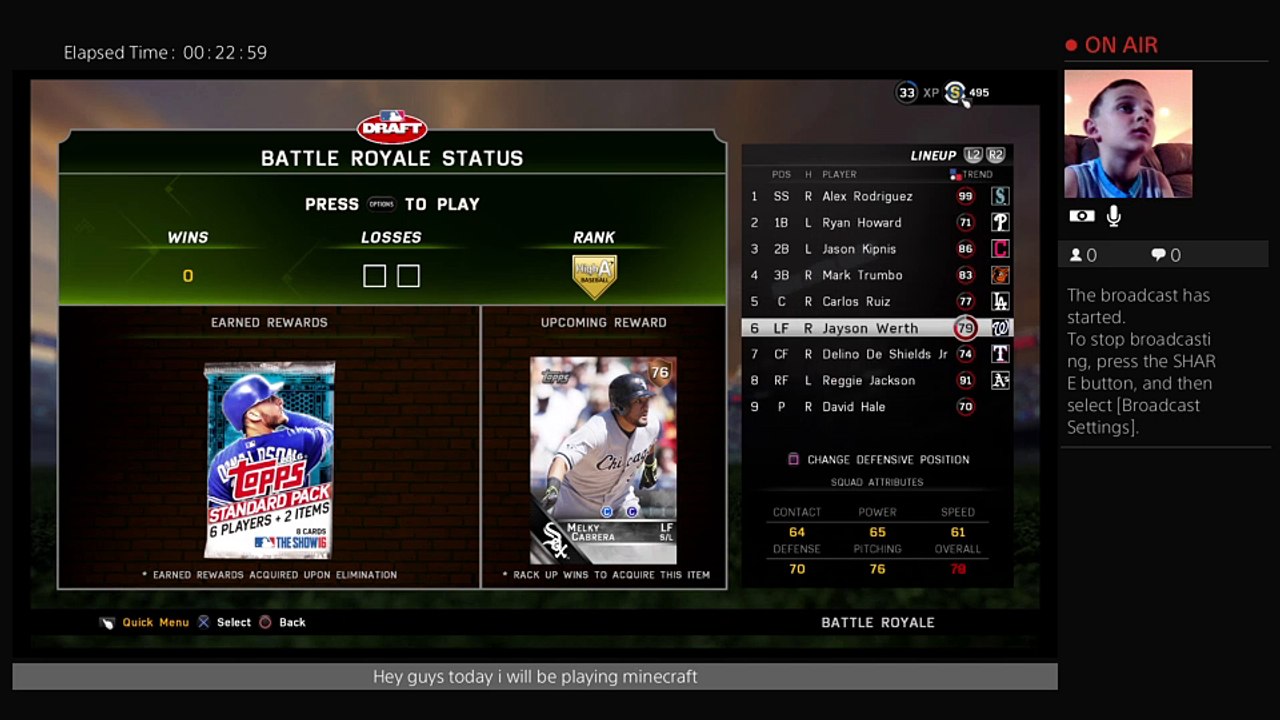Open the Quick Menu
The width and height of the screenshot is (1280, 720).
pyautogui.click(x=154, y=622)
